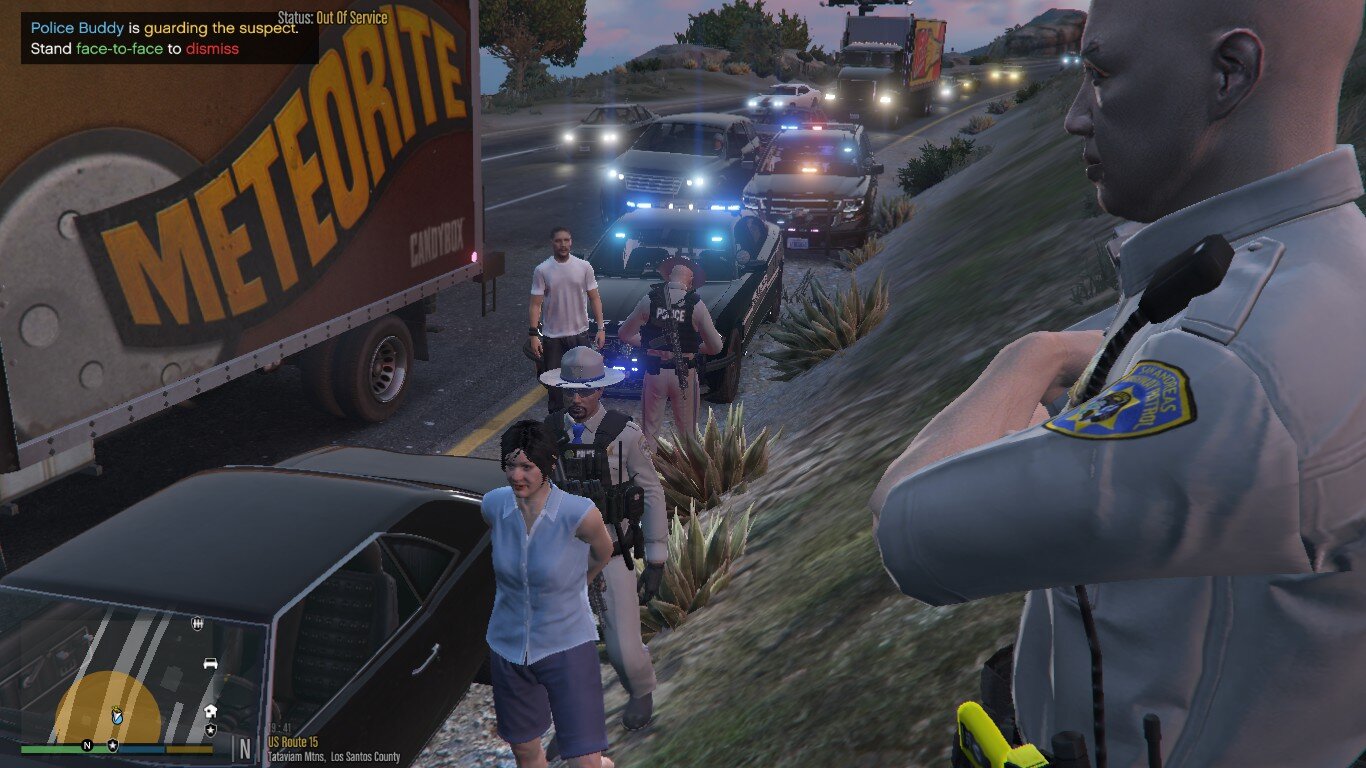Select the house blip on the minimap

(210, 711)
